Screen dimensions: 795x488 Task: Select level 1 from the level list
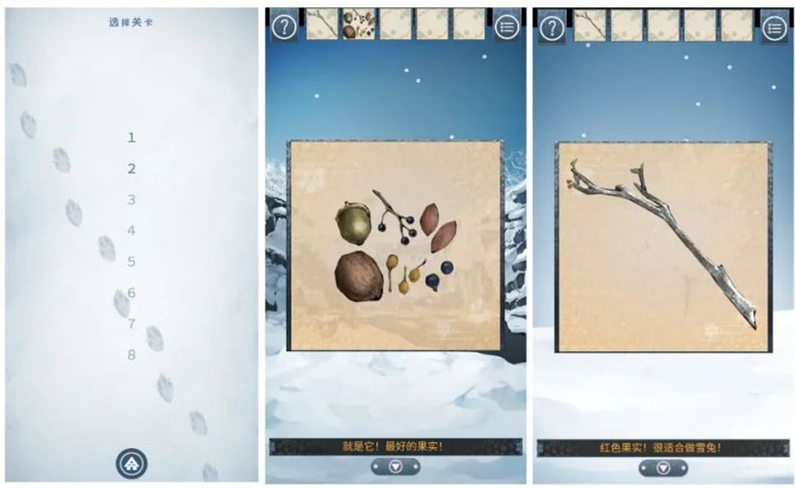click(131, 138)
